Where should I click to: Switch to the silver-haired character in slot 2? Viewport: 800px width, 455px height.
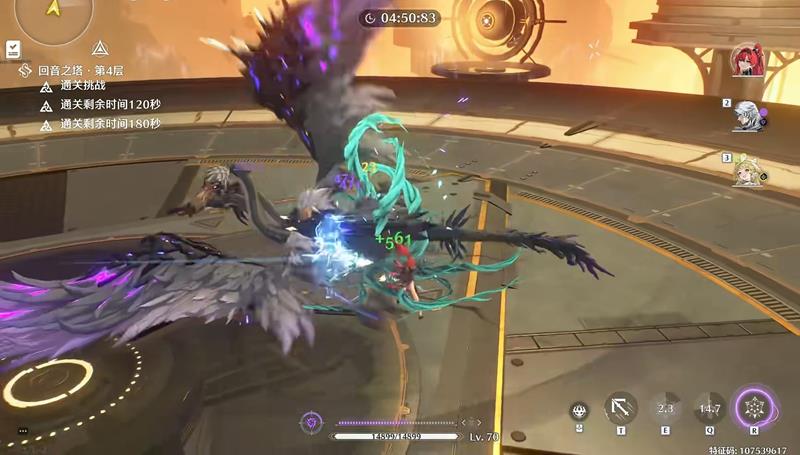click(x=745, y=115)
